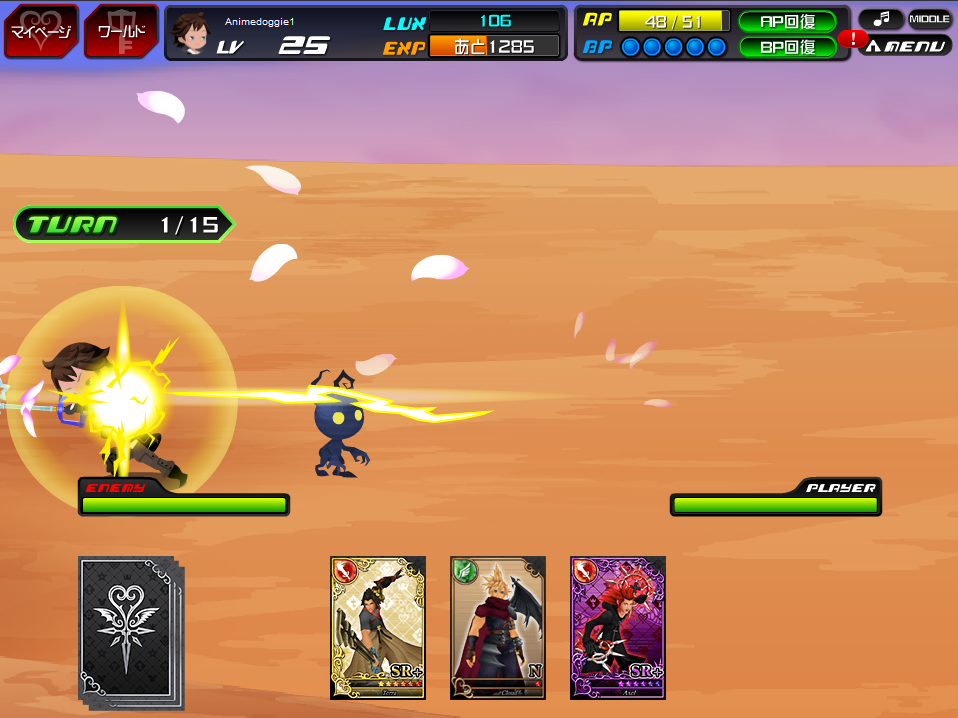Go to the ワールド (World) screen

coord(121,31)
